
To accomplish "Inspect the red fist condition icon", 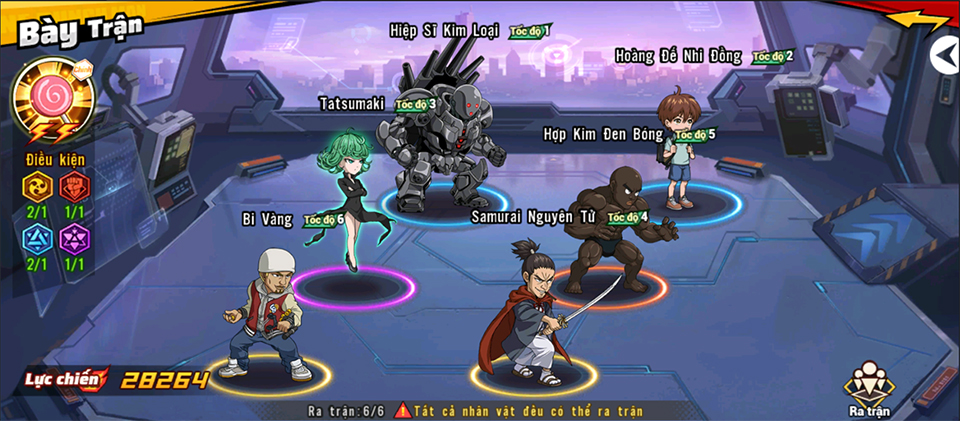I will click(x=74, y=187).
